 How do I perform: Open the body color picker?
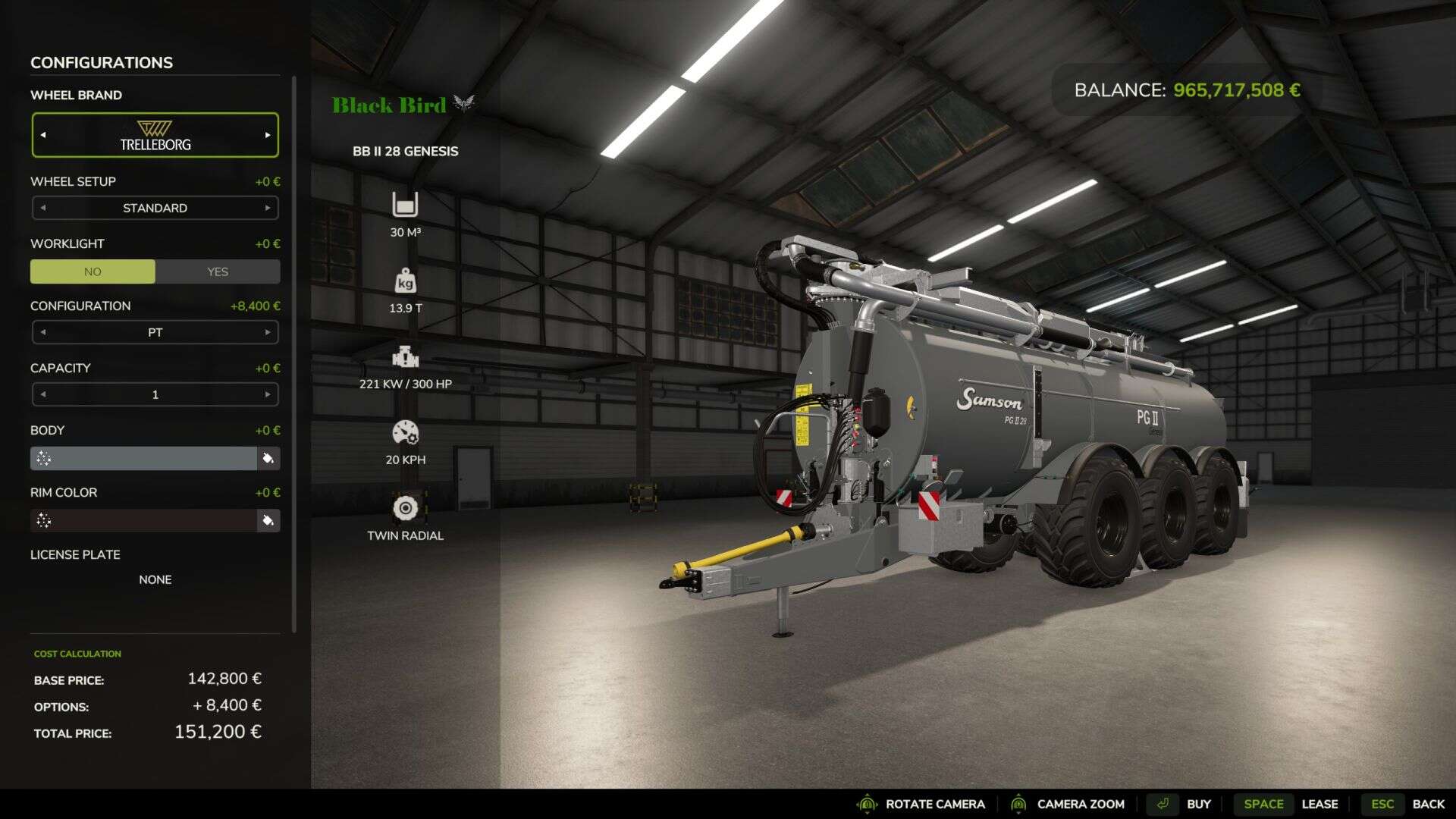point(268,458)
